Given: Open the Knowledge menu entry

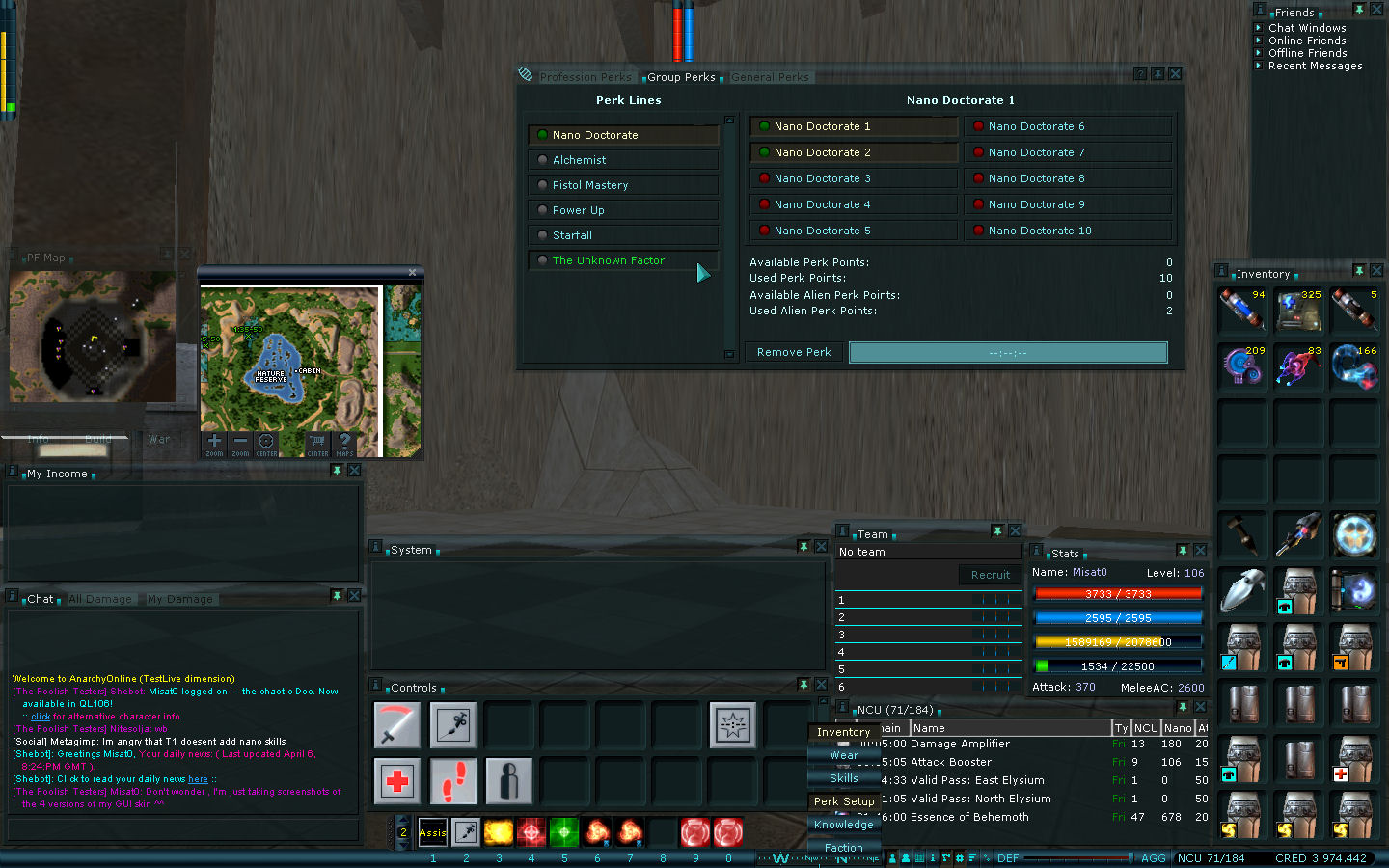Looking at the screenshot, I should [x=844, y=825].
